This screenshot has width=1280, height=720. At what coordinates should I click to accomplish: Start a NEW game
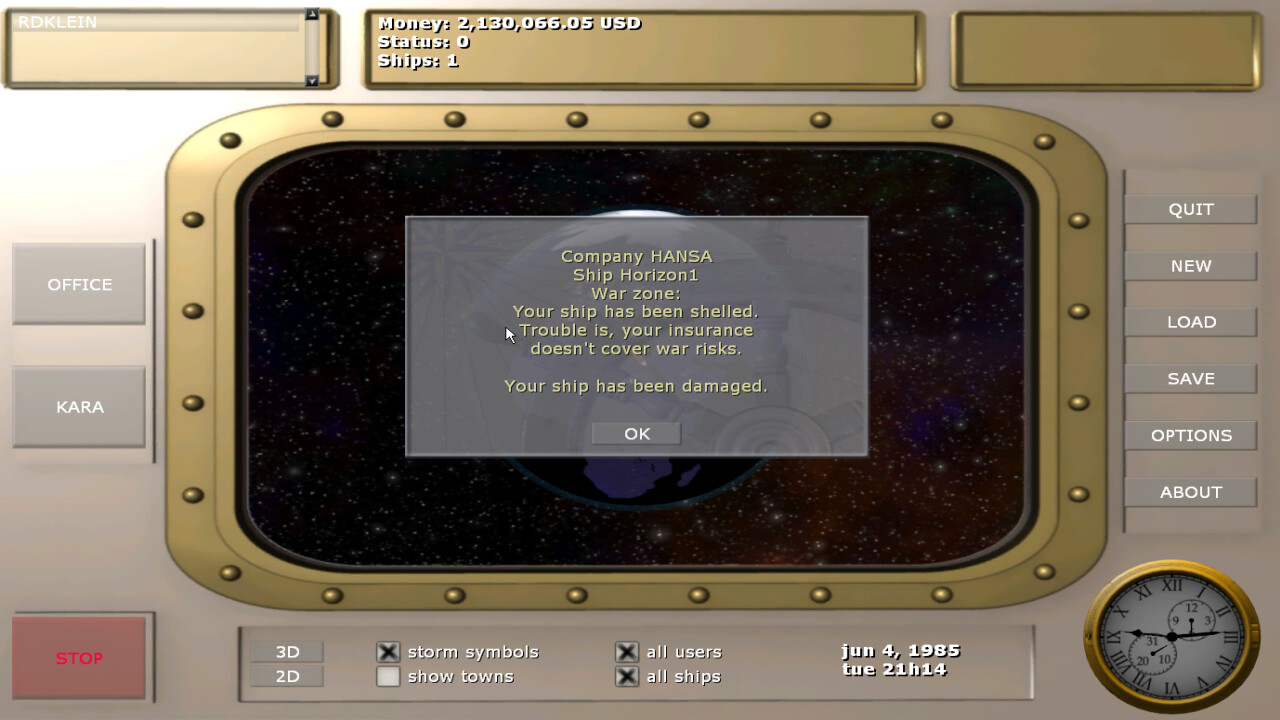pyautogui.click(x=1190, y=265)
